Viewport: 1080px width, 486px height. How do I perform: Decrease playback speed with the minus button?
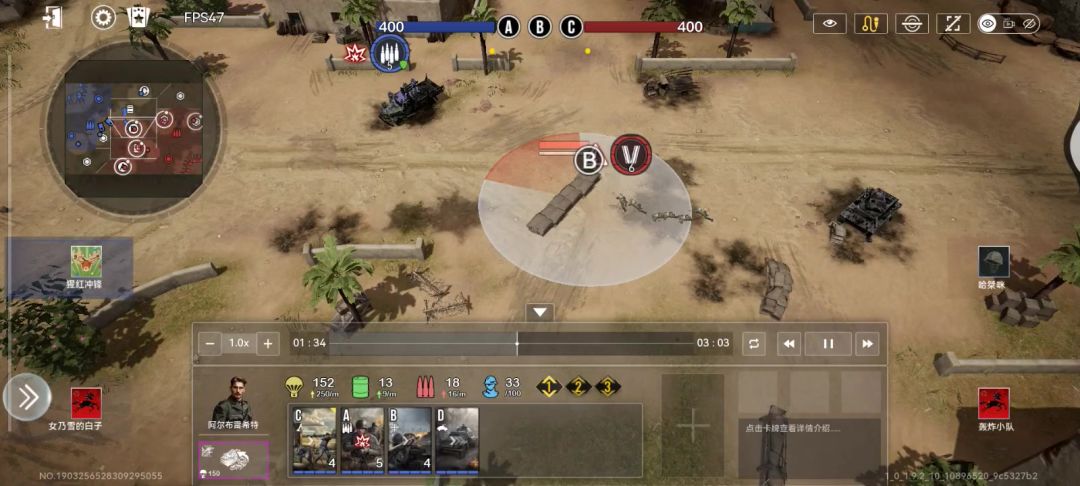point(210,343)
